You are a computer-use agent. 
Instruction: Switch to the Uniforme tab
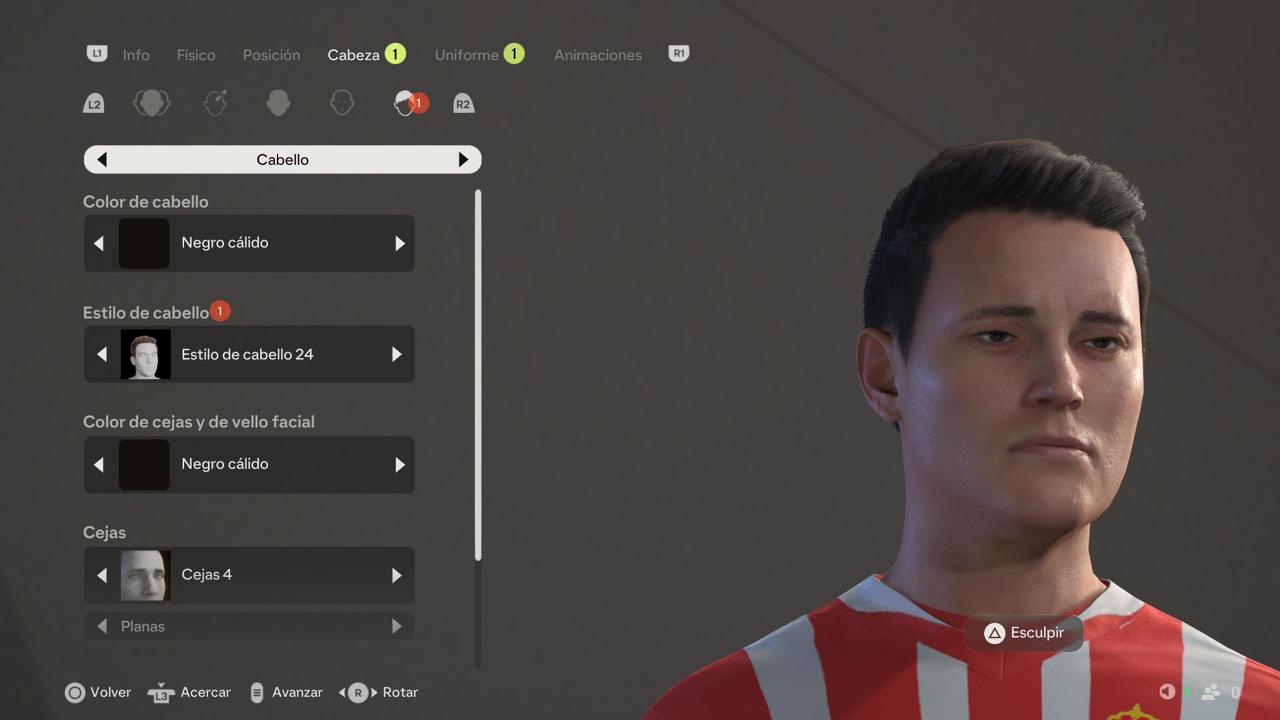pos(466,55)
